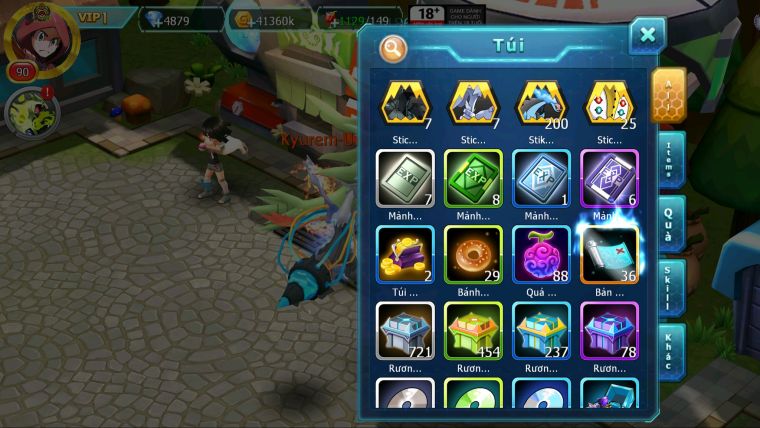Close the Túi bag window
The width and height of the screenshot is (760, 428).
647,36
